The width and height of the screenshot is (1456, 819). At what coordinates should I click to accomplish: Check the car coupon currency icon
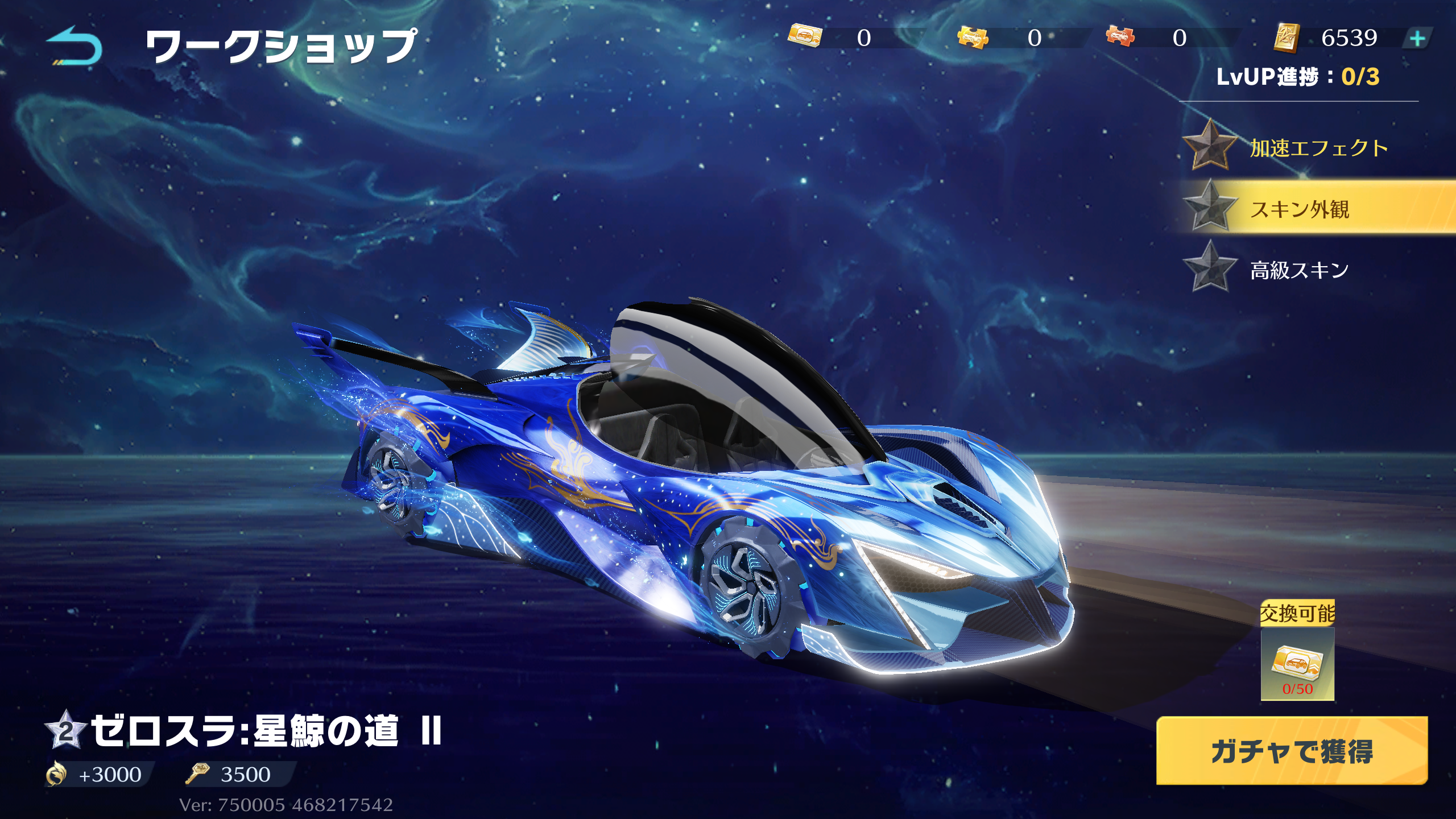805,36
